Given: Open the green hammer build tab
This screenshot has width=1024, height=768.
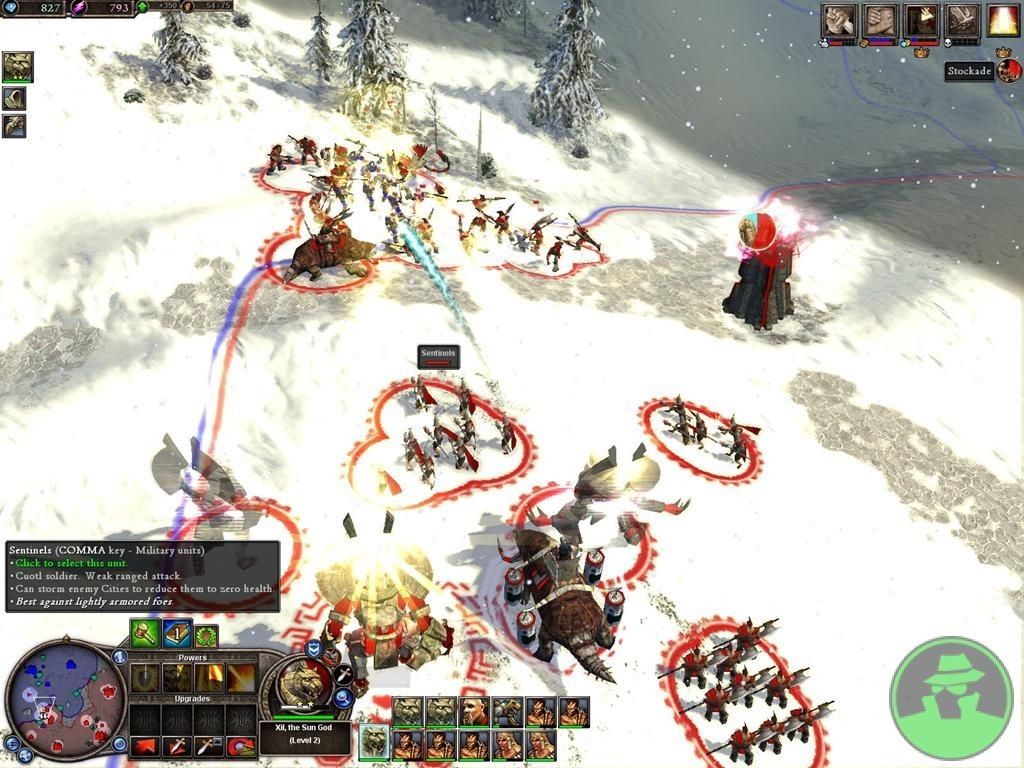Looking at the screenshot, I should coord(144,633).
